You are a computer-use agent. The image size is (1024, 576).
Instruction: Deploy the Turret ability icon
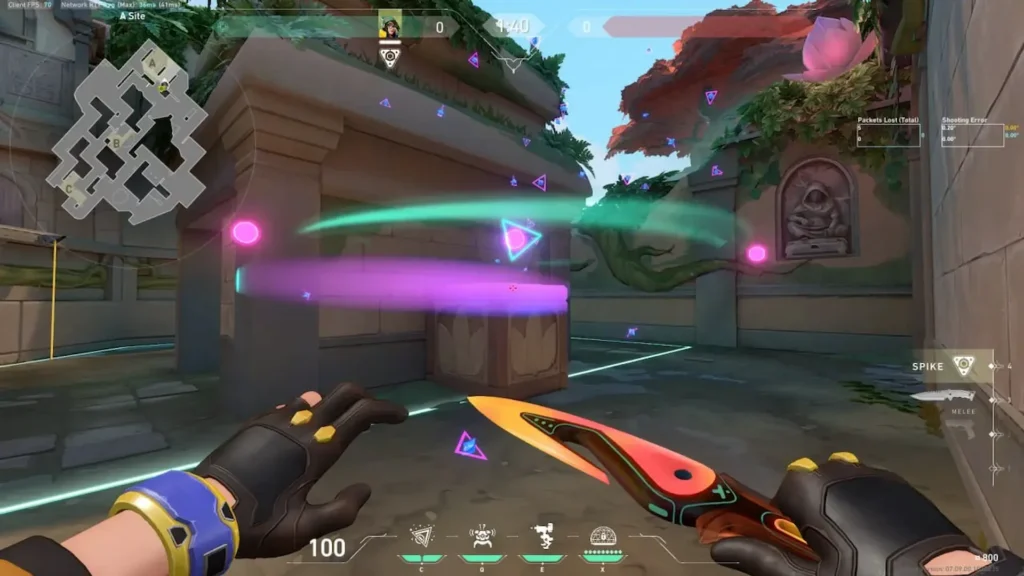click(542, 538)
